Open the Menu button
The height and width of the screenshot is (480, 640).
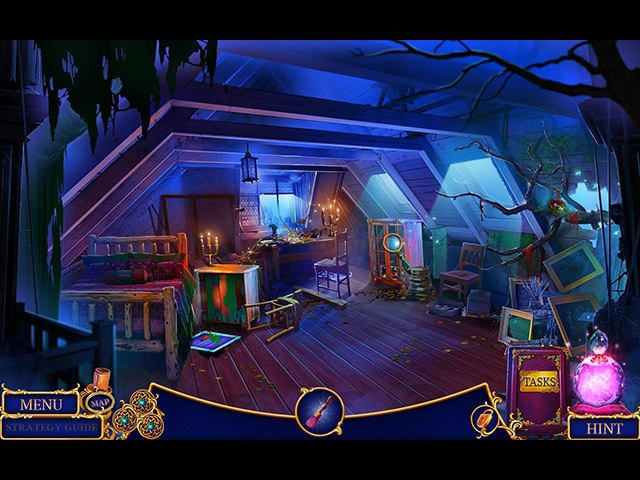coord(41,404)
